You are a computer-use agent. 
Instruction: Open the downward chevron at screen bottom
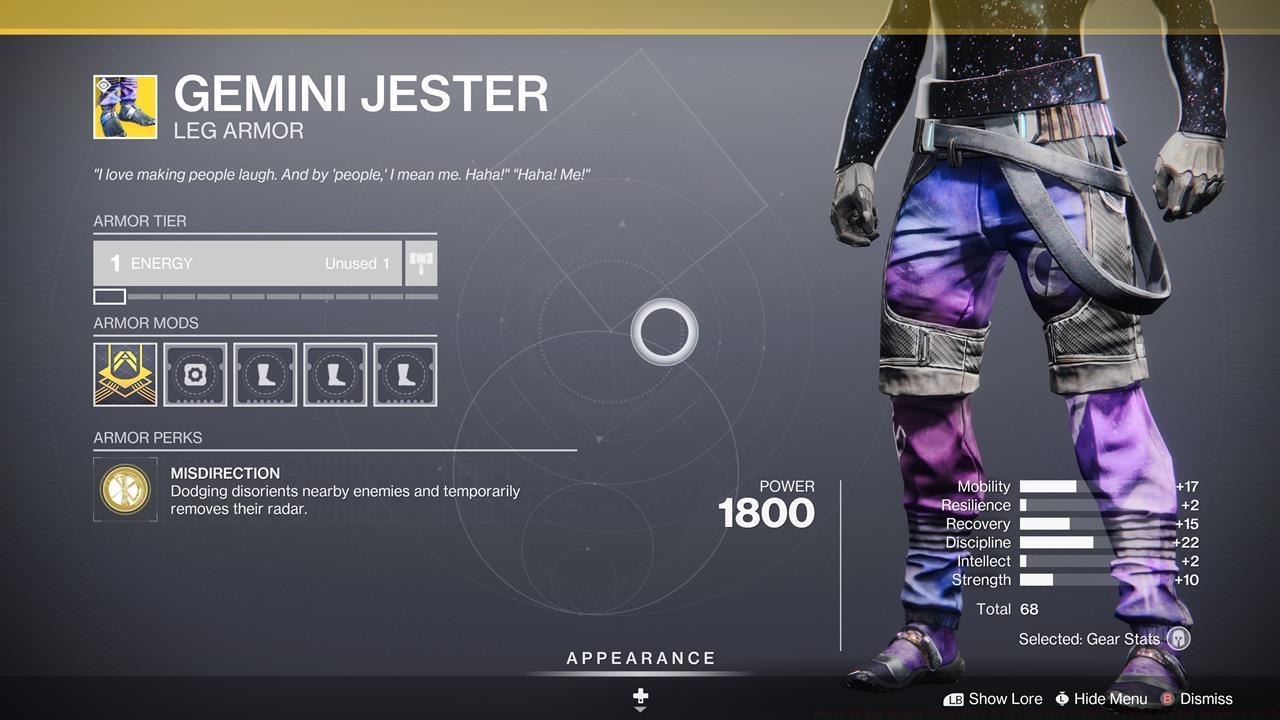640,708
